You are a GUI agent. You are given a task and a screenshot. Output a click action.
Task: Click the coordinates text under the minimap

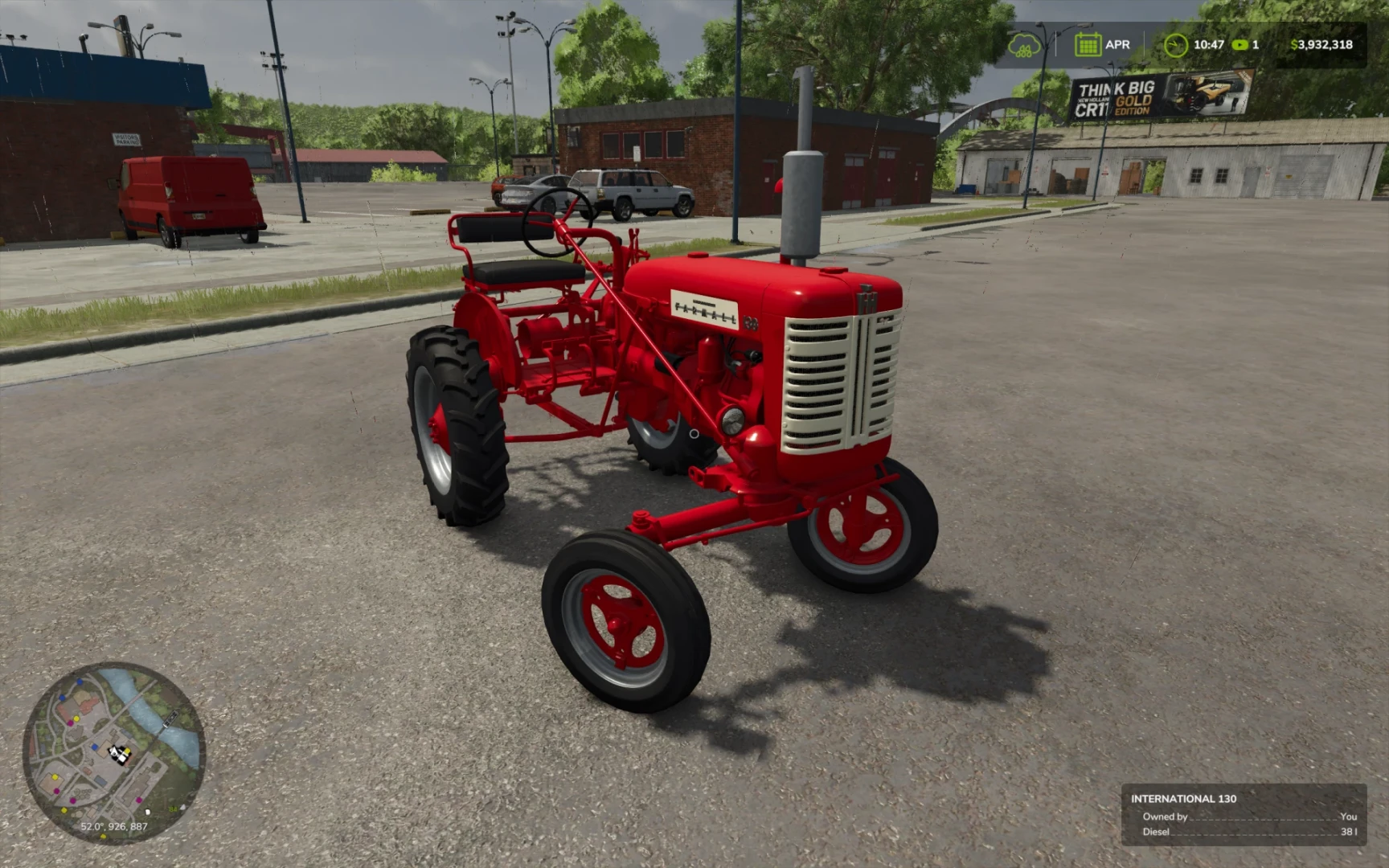[x=113, y=826]
